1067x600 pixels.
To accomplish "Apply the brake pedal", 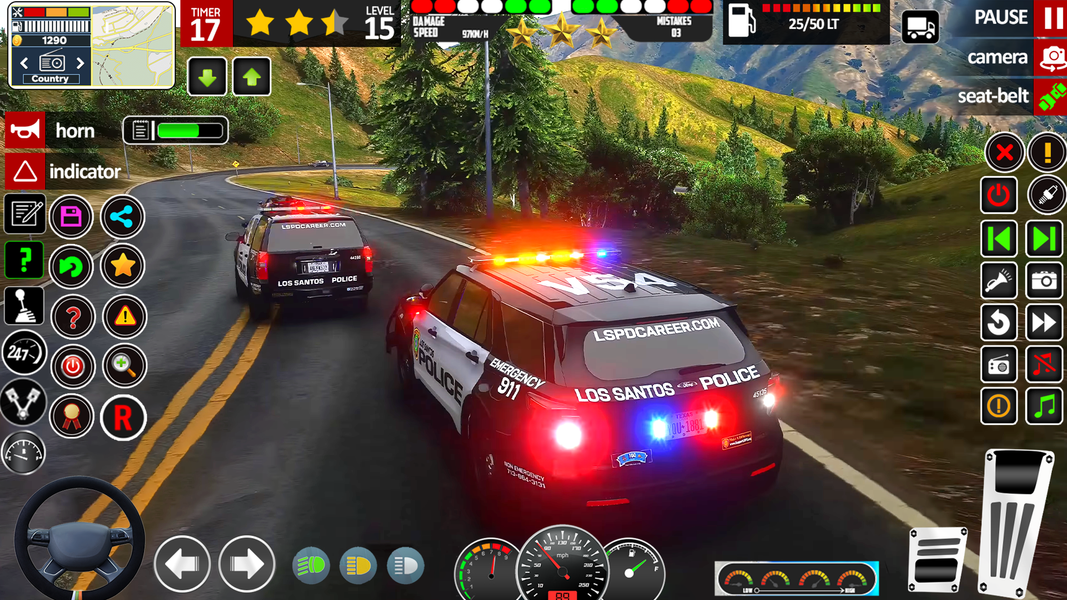I will click(937, 560).
